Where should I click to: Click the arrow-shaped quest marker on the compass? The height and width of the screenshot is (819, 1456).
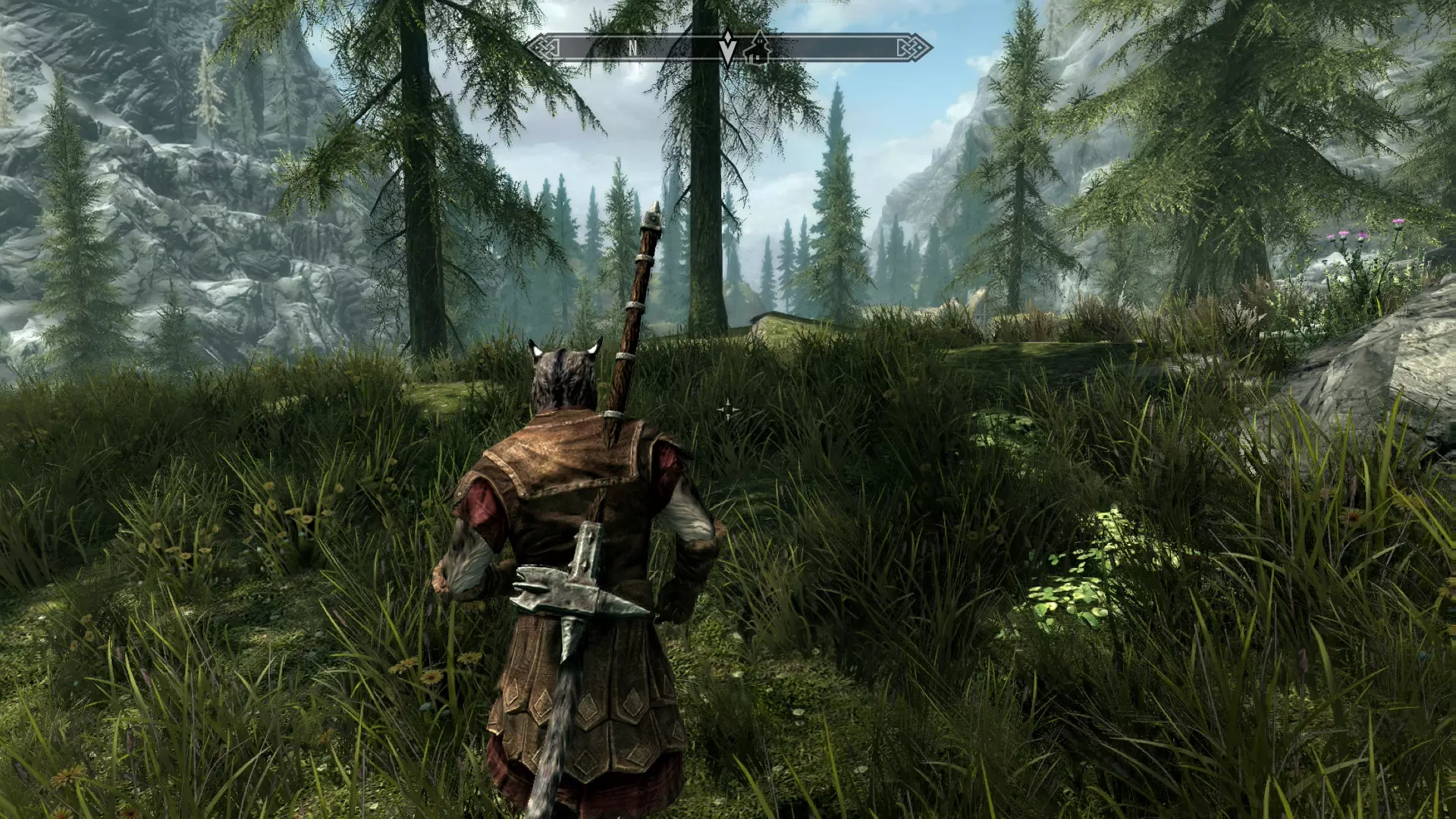(x=727, y=48)
